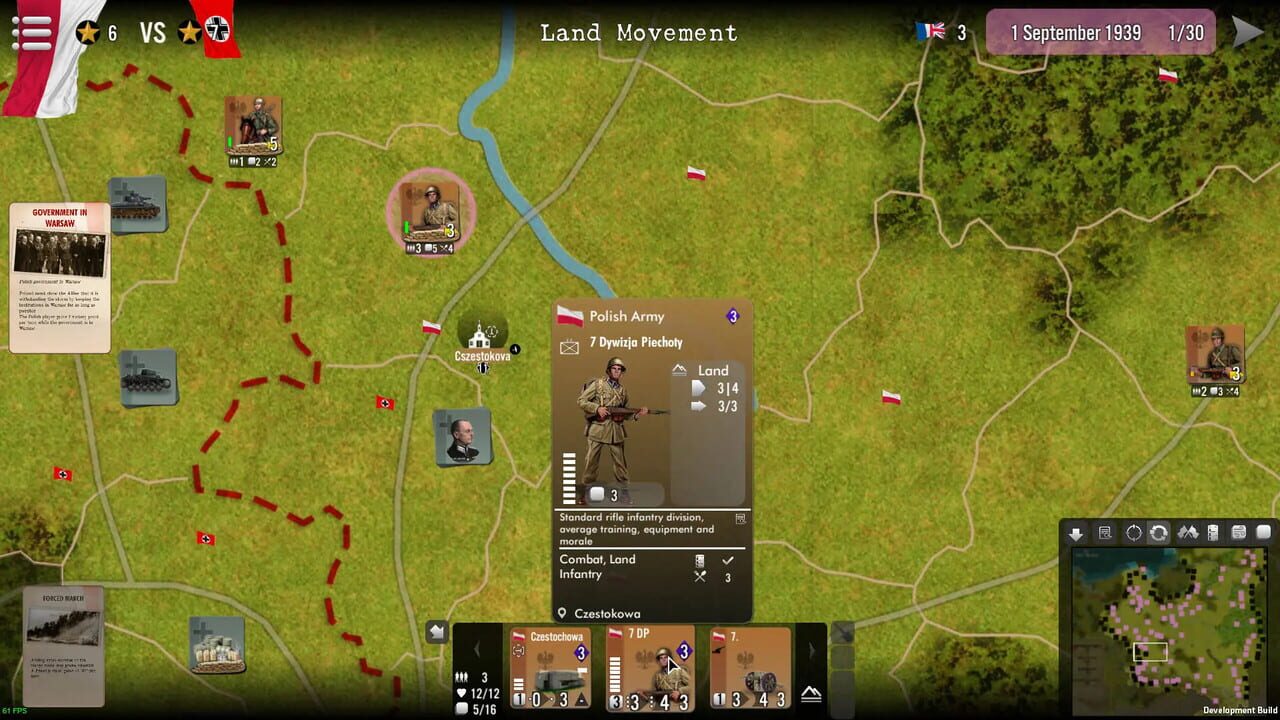Screen dimensions: 1280x720
Task: Click the back arrow above the unit tray
Action: [x=437, y=630]
